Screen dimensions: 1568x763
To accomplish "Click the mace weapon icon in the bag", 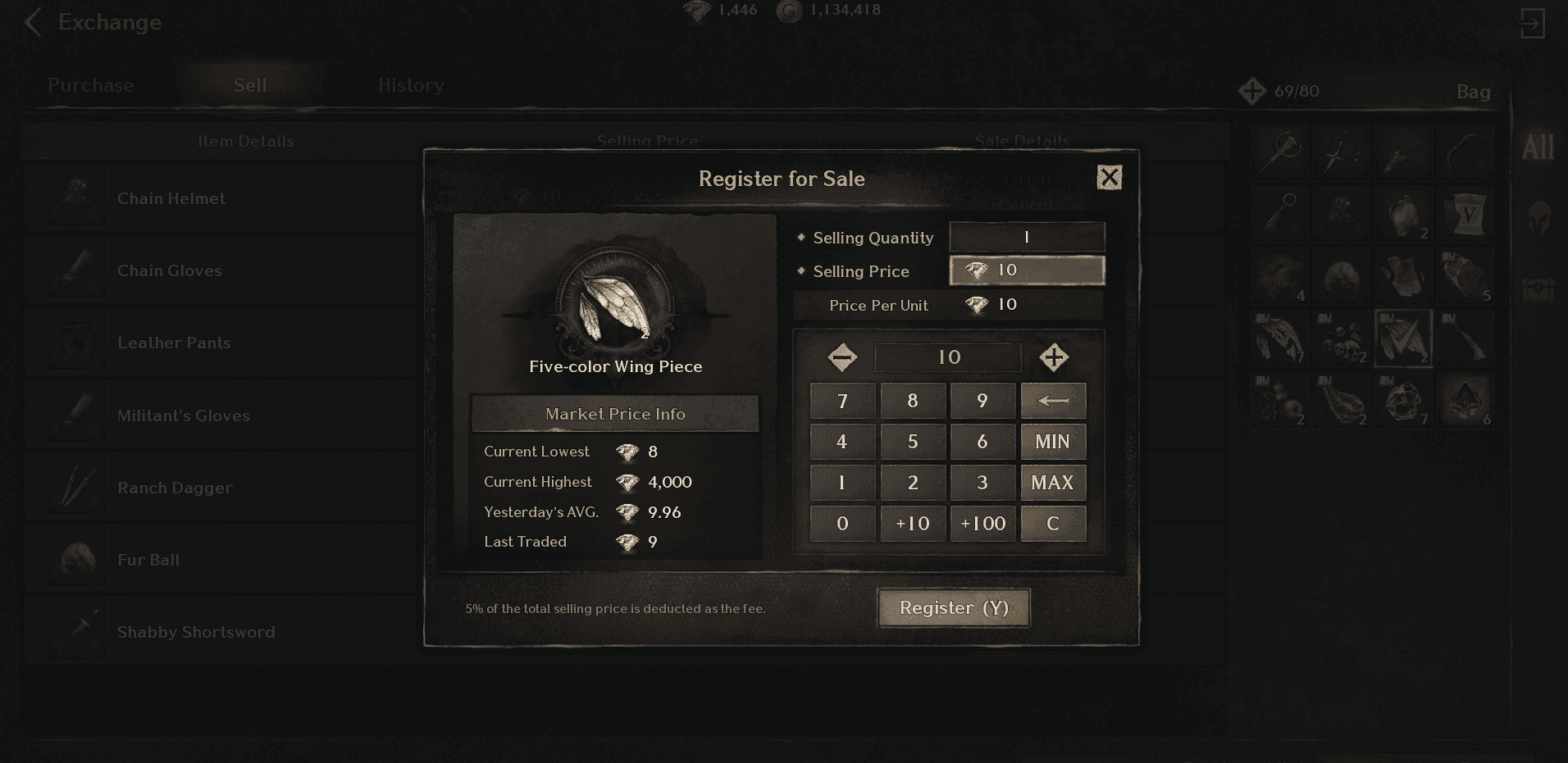I will (x=1280, y=152).
